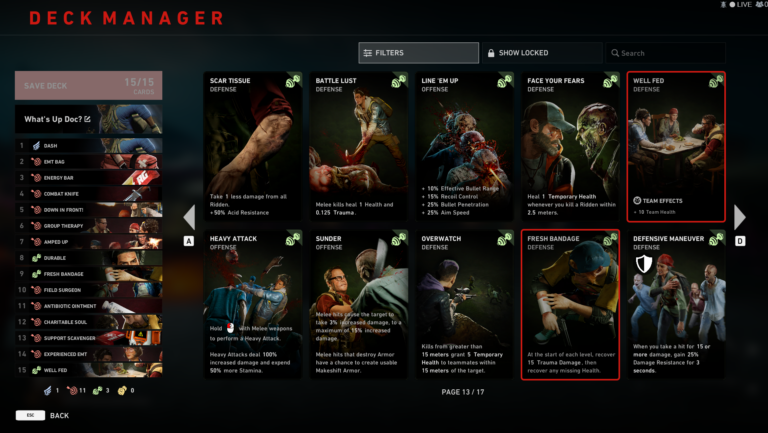Select the Defensive Maneuver card

coord(676,305)
